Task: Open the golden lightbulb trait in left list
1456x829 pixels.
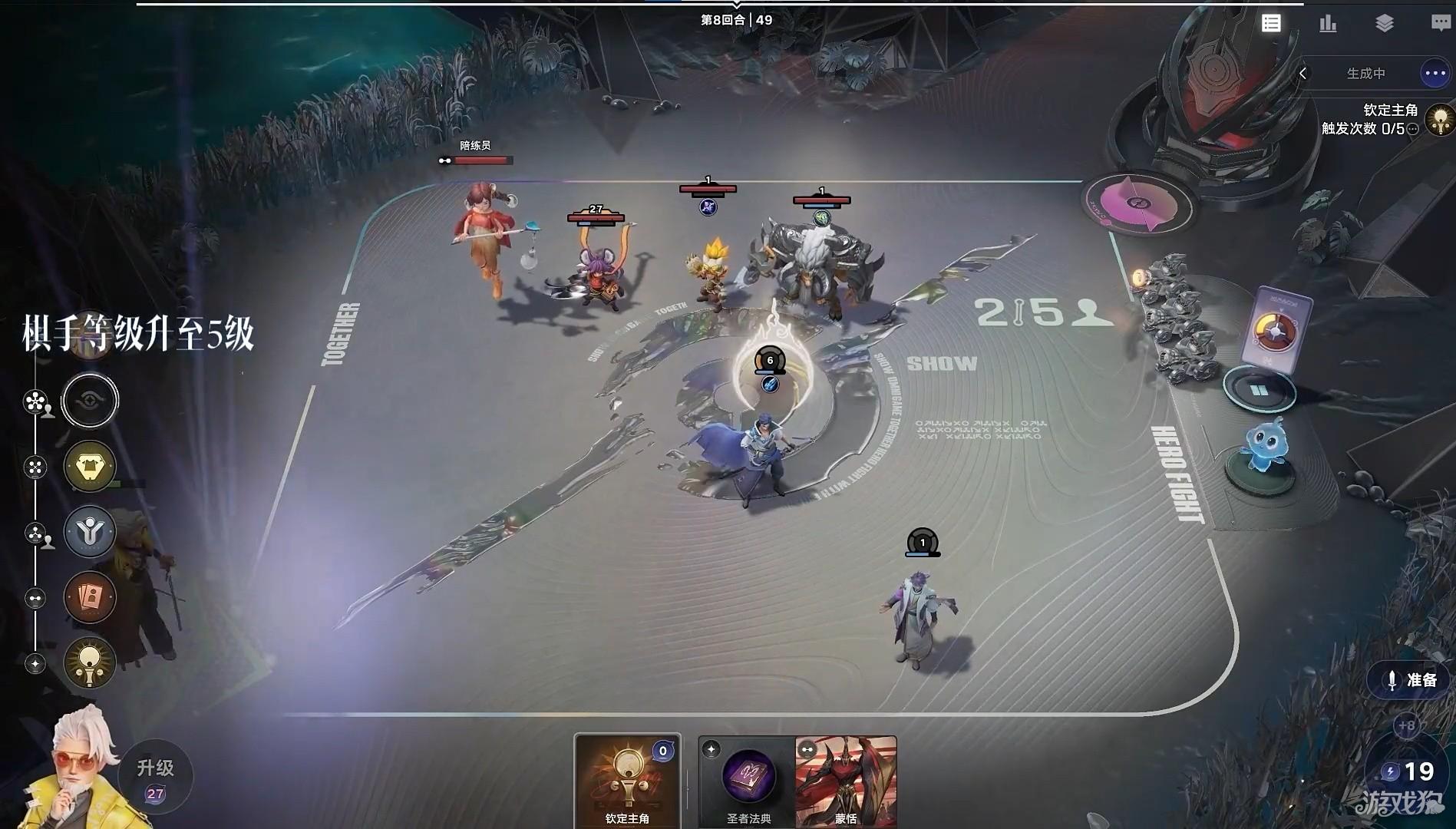Action: coord(90,662)
